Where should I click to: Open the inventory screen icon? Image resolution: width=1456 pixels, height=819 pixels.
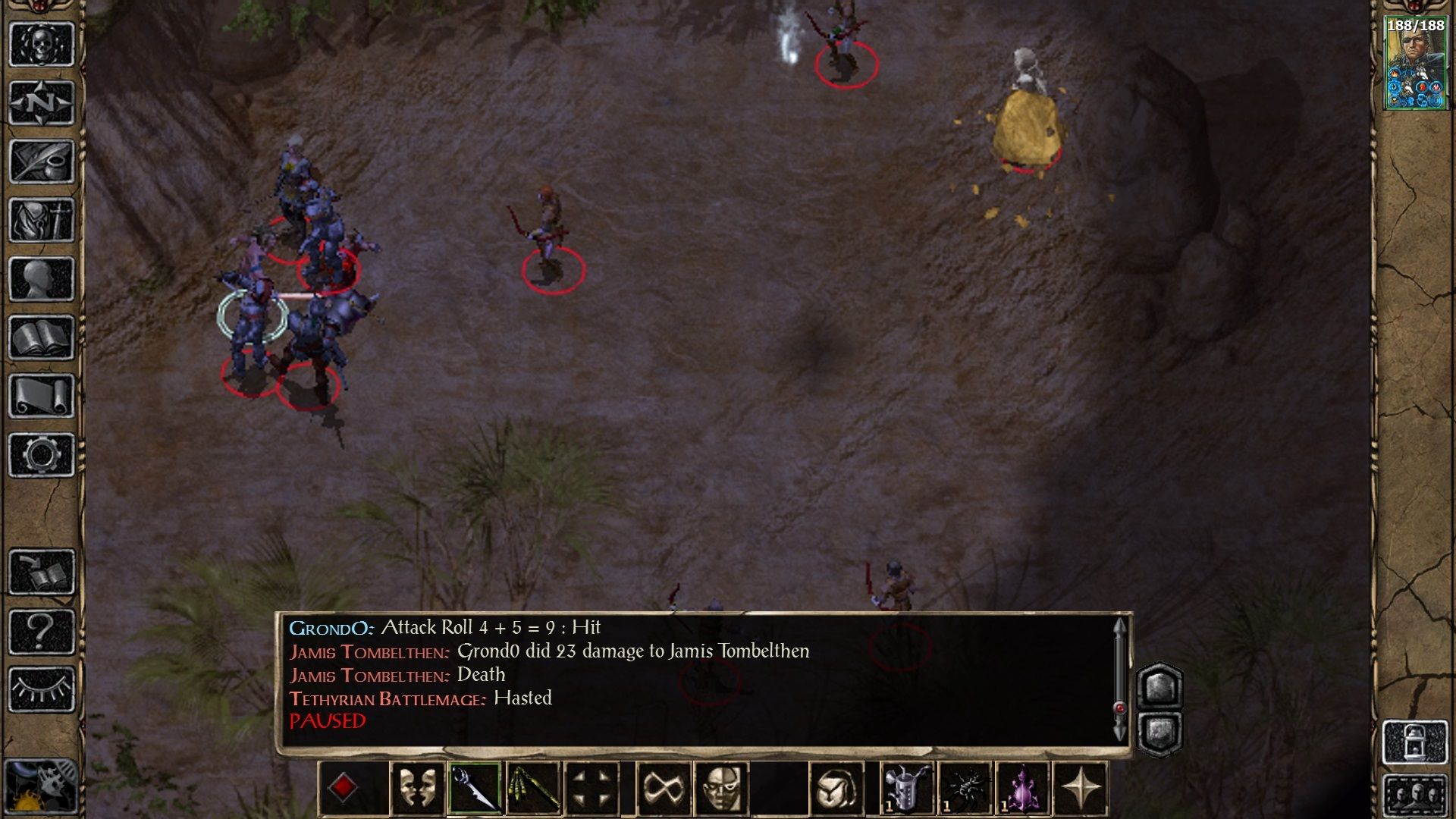pyautogui.click(x=42, y=220)
